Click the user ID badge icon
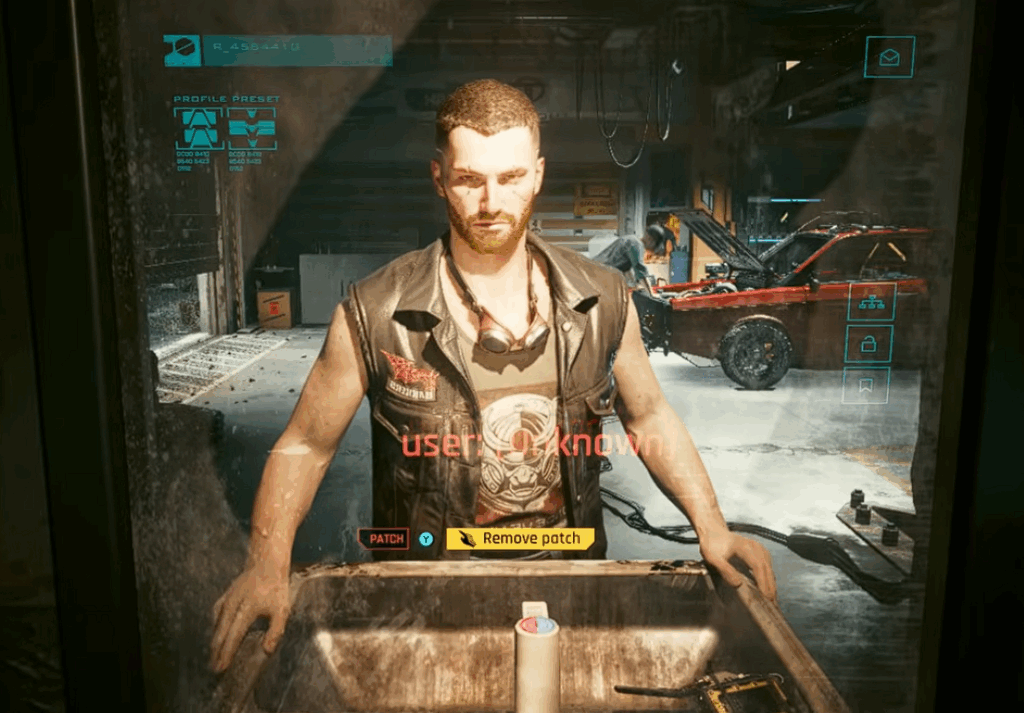The image size is (1024, 713). [x=182, y=51]
